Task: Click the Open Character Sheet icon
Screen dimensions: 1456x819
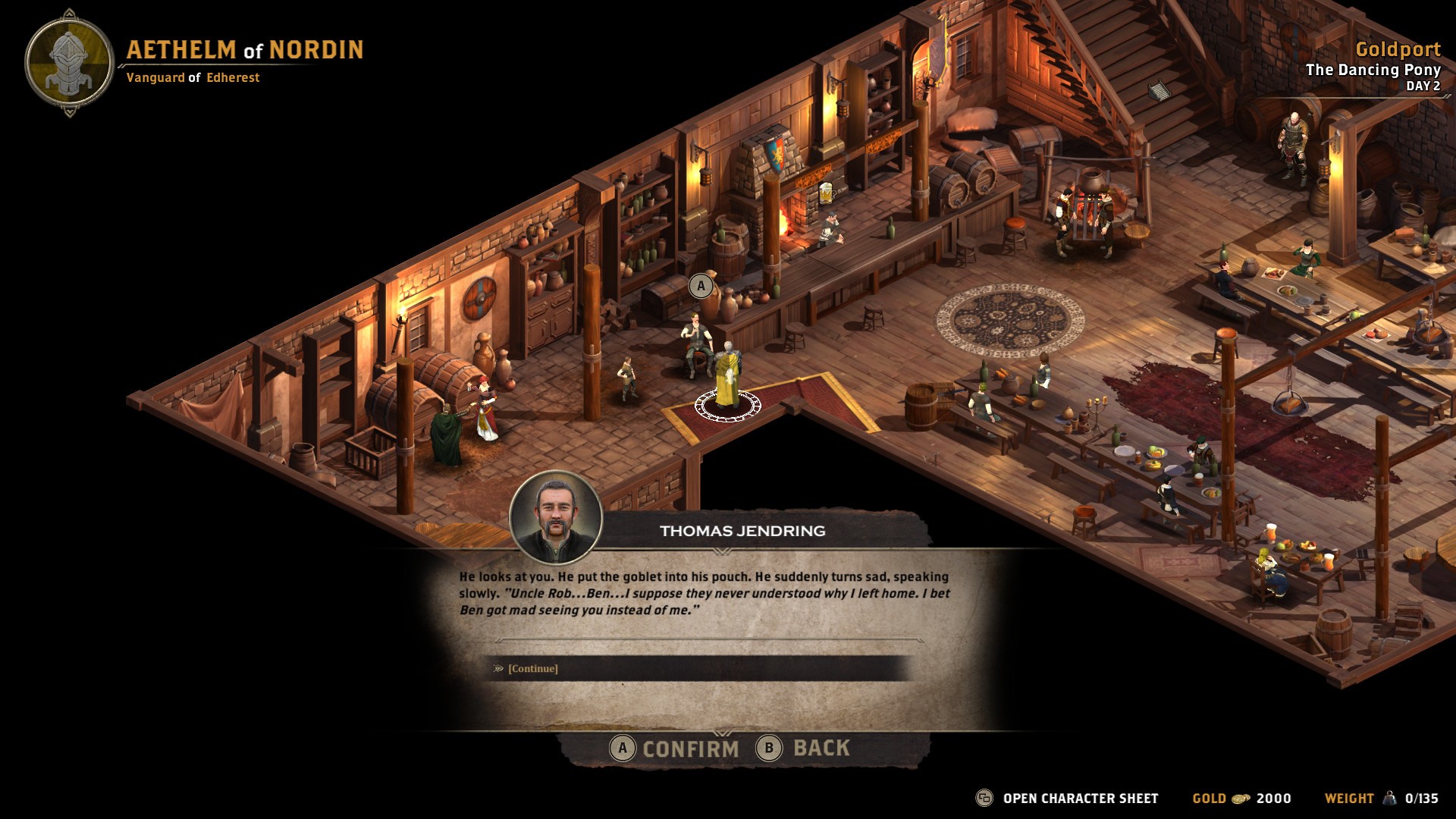Action: pos(984,798)
